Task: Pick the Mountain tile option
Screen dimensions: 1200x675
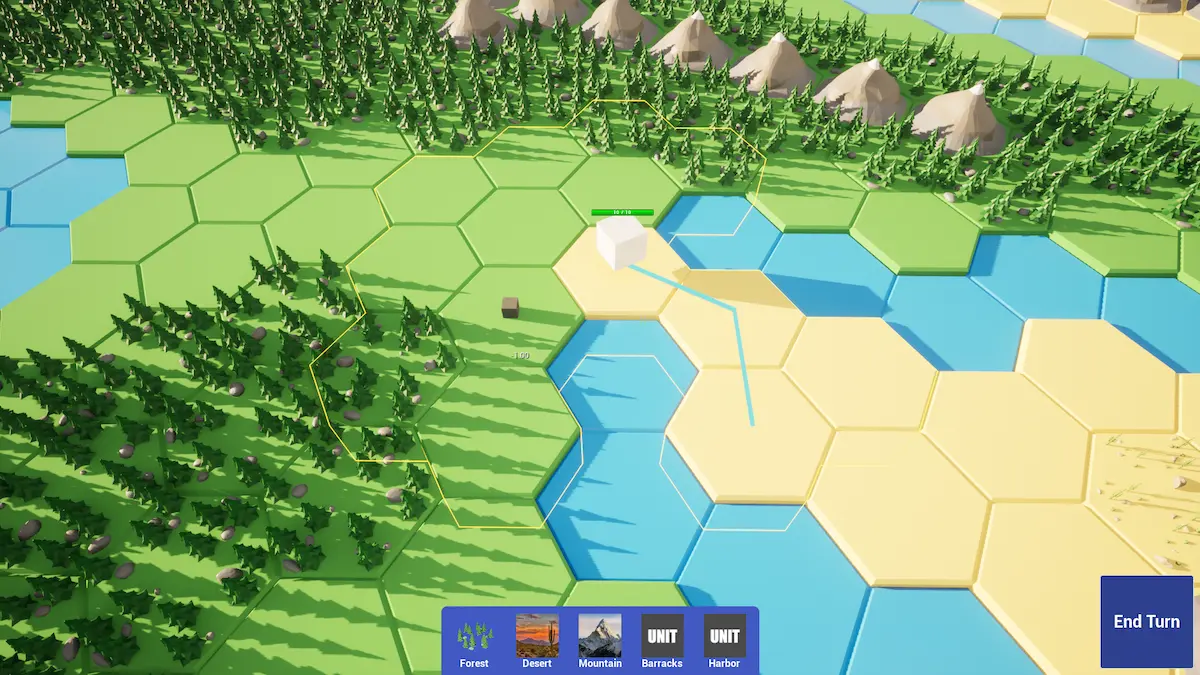Action: click(600, 640)
